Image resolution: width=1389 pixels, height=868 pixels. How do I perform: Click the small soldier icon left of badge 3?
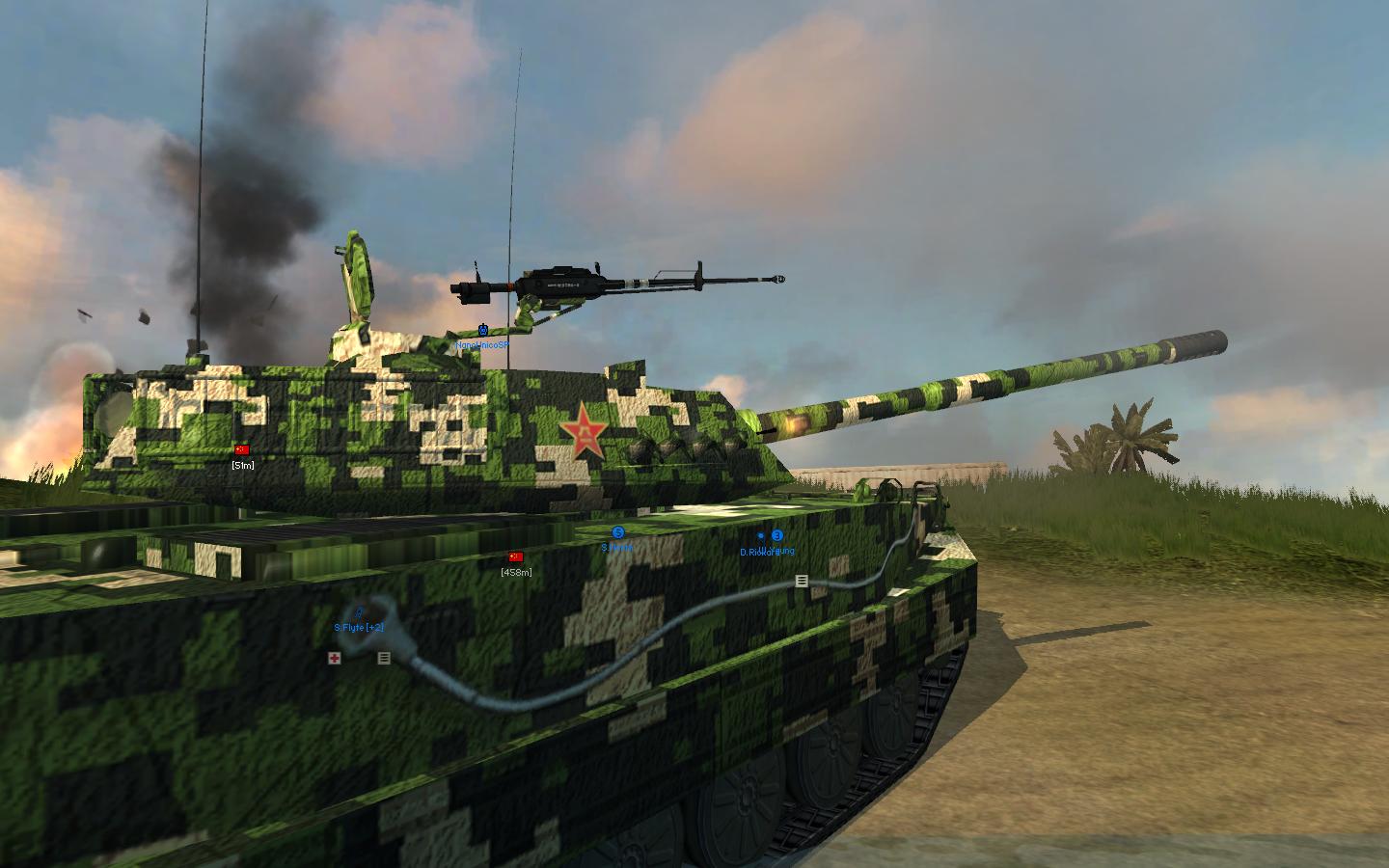[760, 534]
